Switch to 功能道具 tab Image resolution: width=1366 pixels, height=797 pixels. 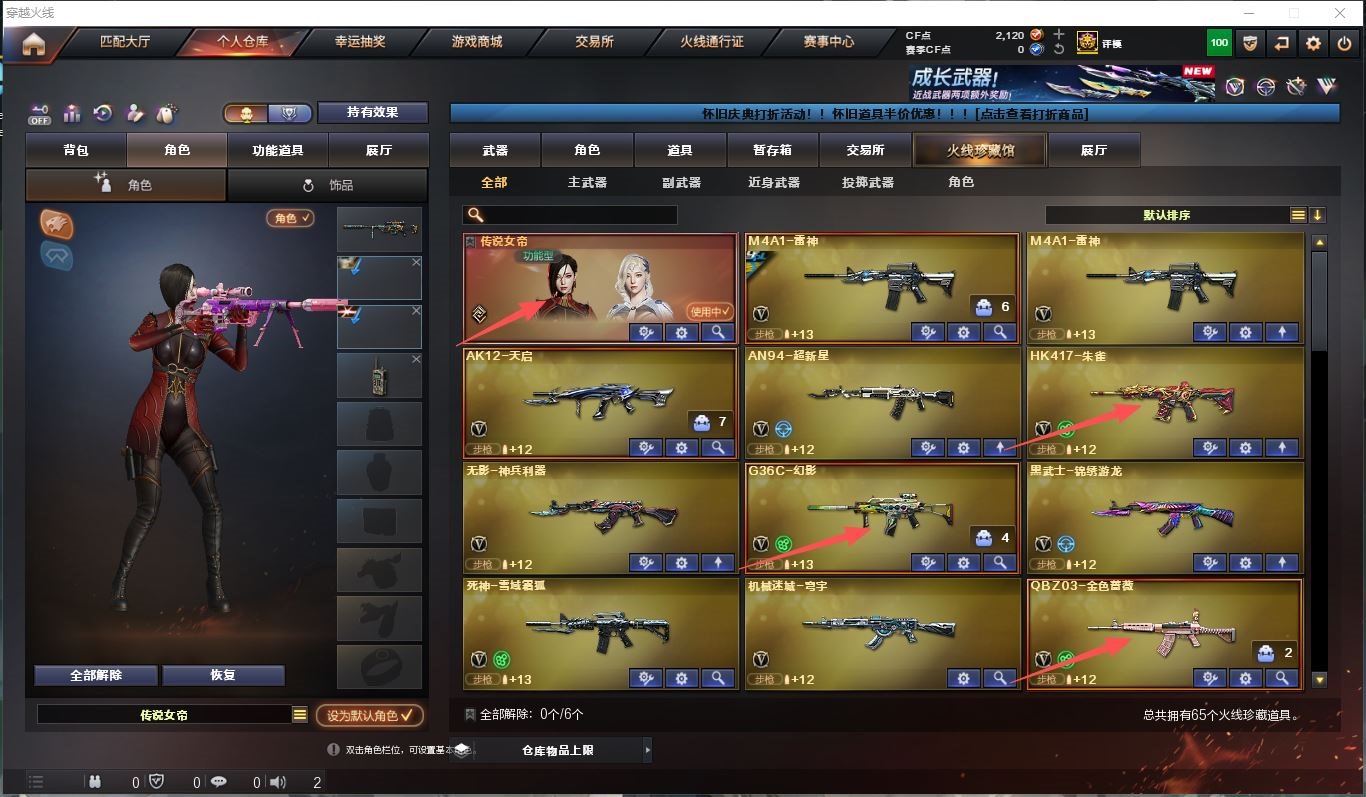pyautogui.click(x=278, y=150)
